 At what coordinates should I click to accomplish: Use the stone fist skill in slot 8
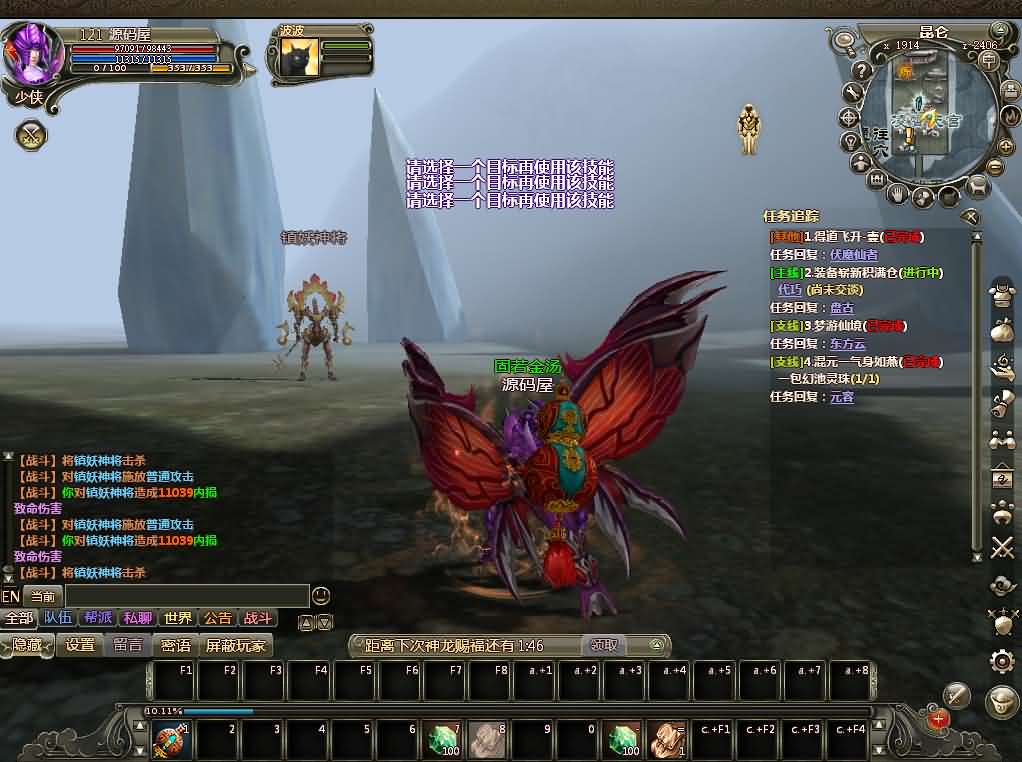pos(488,740)
